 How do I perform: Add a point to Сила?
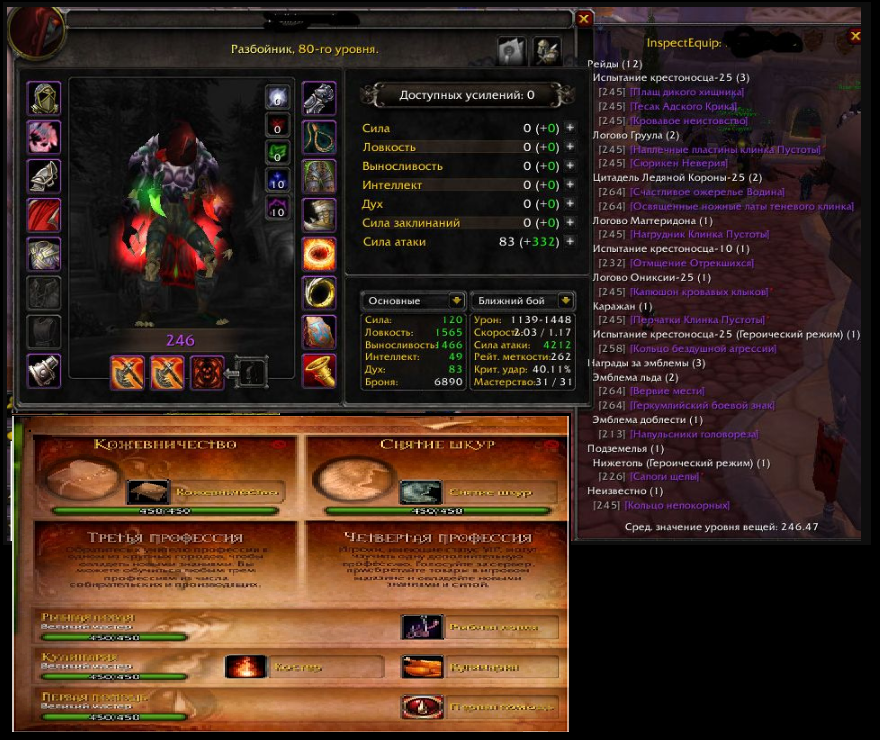click(570, 128)
